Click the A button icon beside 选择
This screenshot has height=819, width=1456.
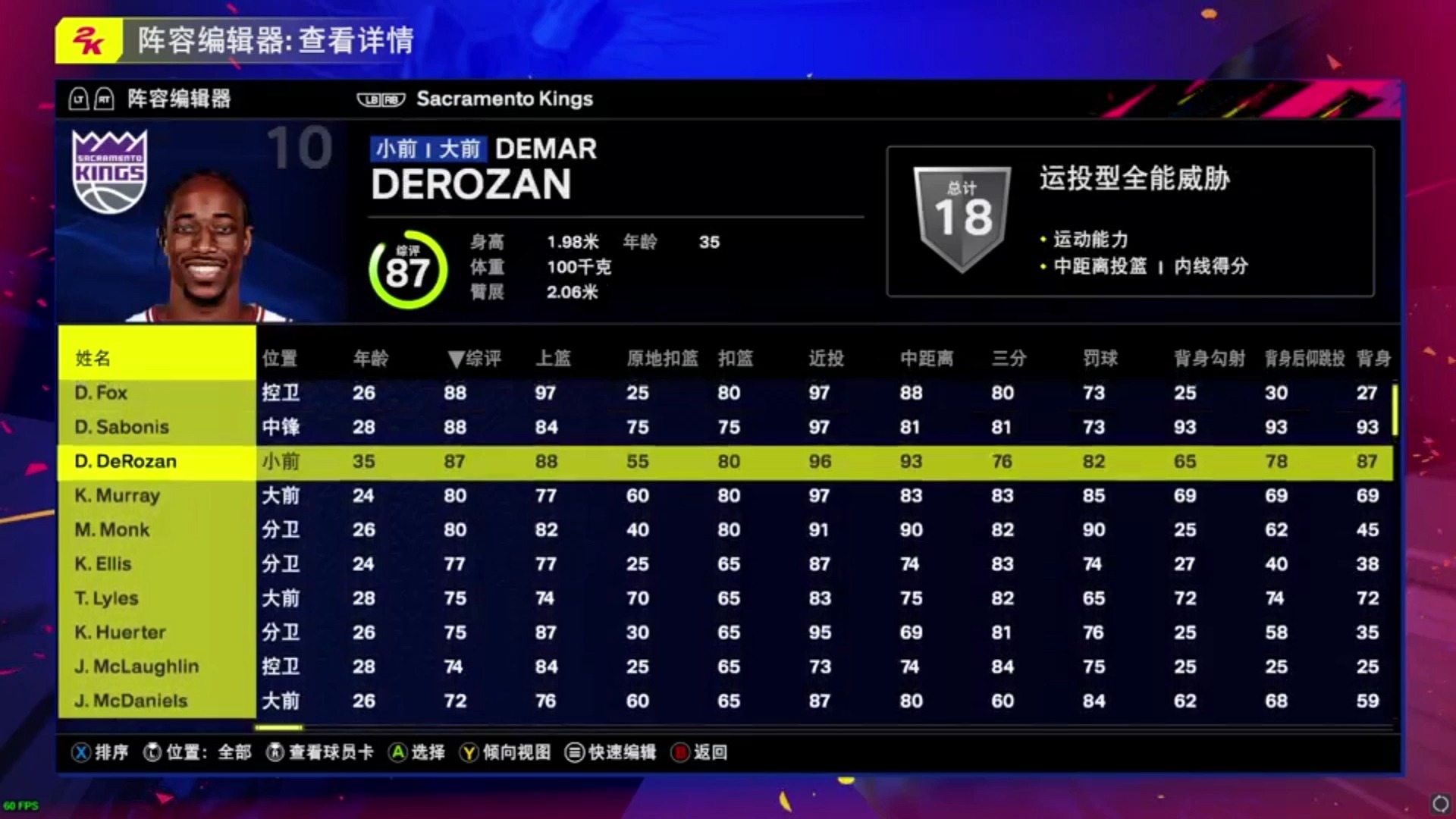click(397, 753)
